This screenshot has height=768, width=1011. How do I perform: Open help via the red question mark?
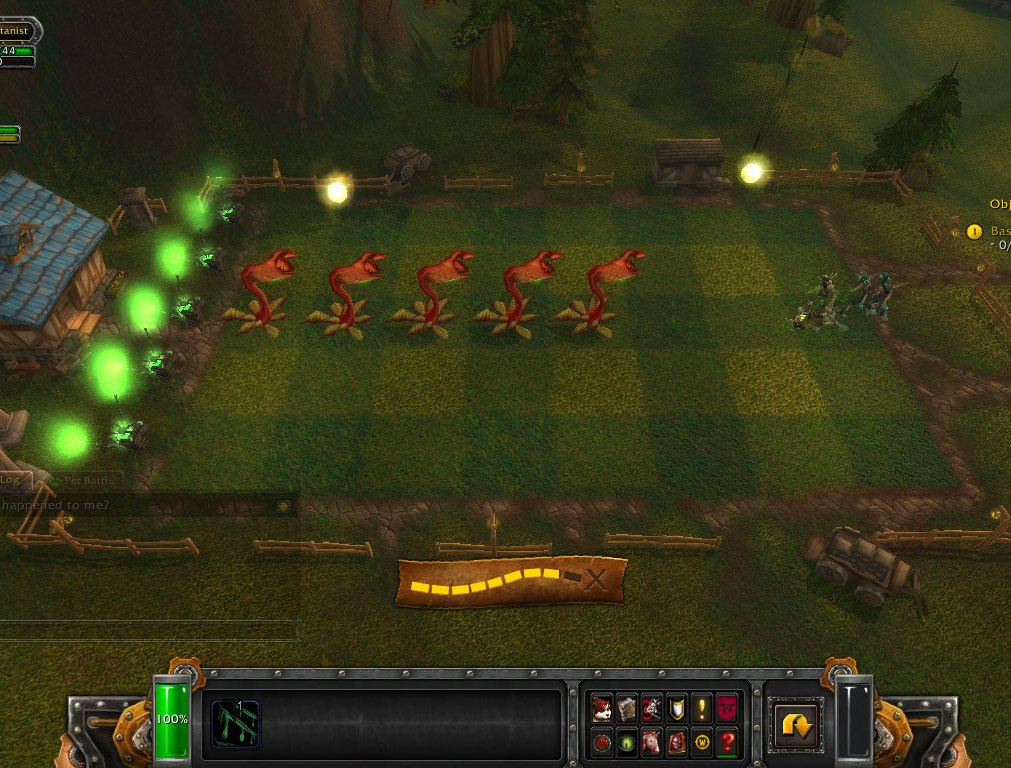point(727,743)
